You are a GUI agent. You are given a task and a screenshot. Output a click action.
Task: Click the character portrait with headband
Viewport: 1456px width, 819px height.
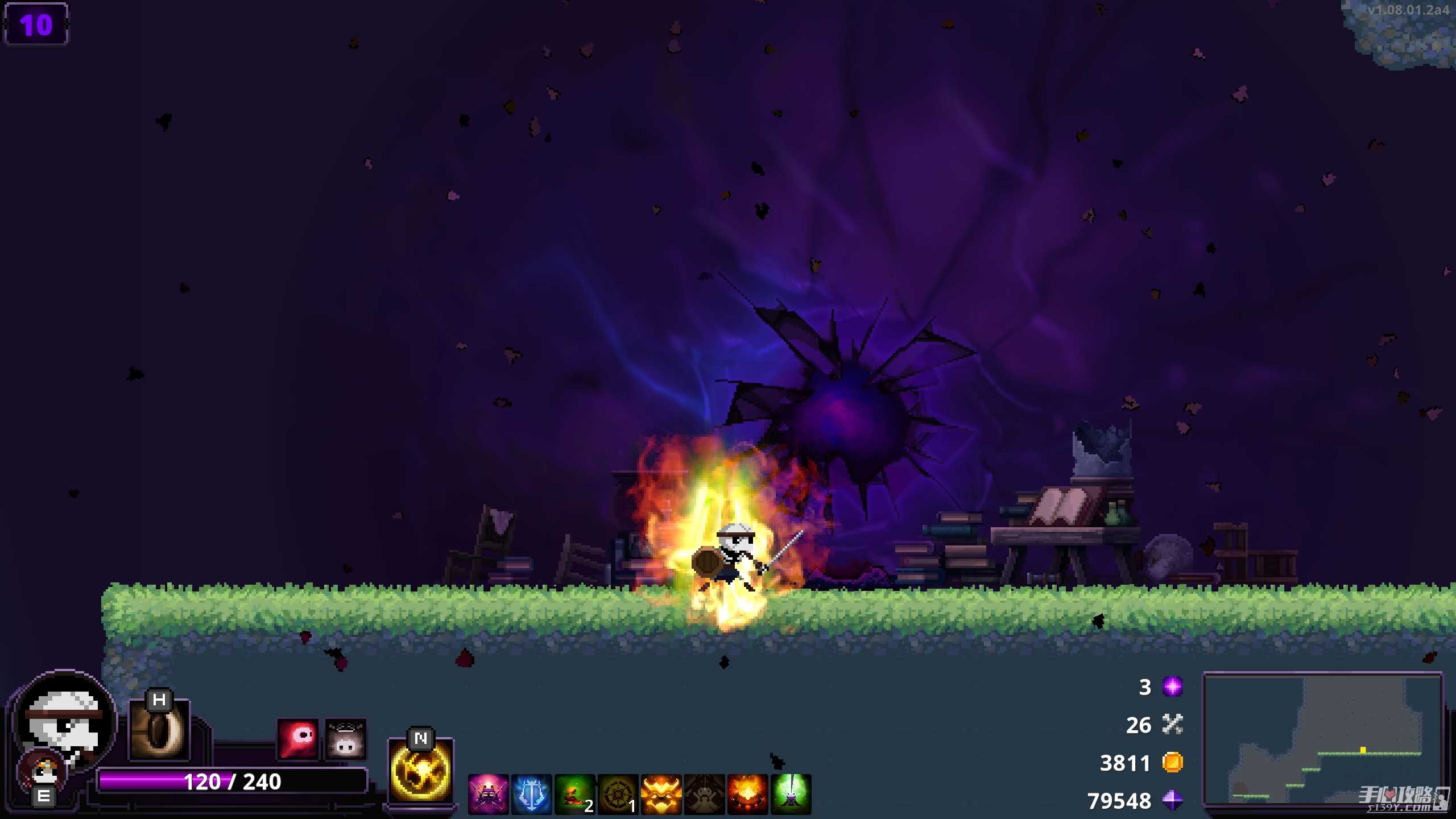tap(64, 722)
